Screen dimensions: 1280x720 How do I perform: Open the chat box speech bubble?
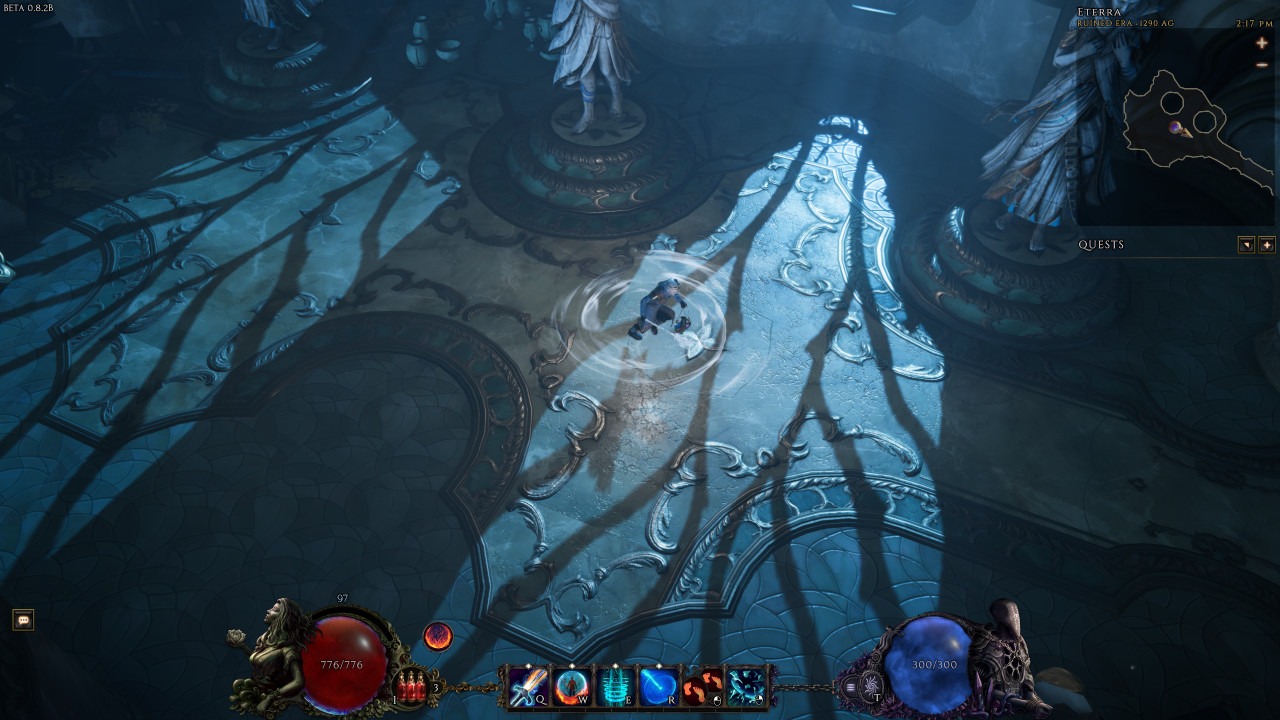pos(23,621)
